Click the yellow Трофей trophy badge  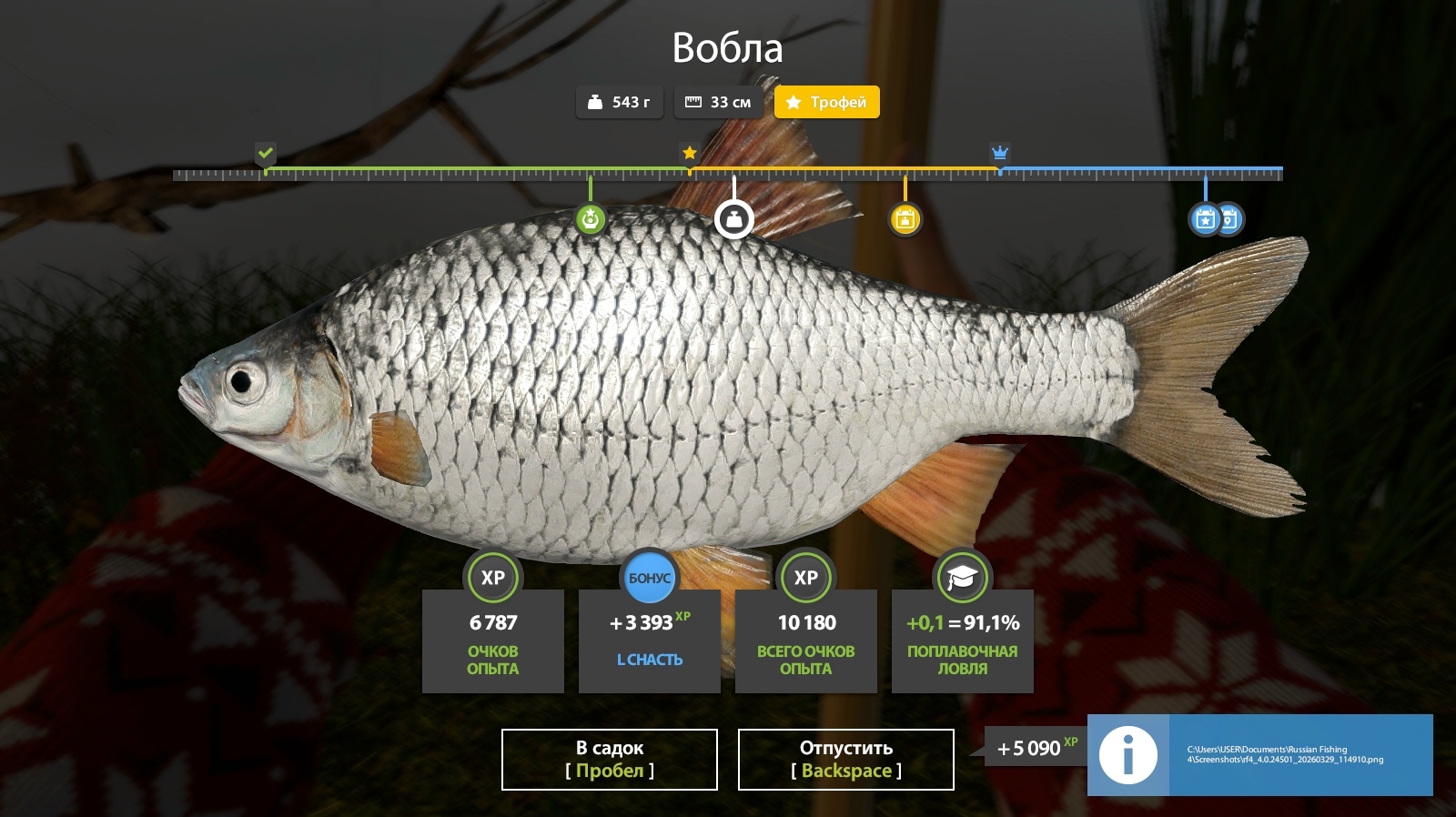click(x=826, y=102)
